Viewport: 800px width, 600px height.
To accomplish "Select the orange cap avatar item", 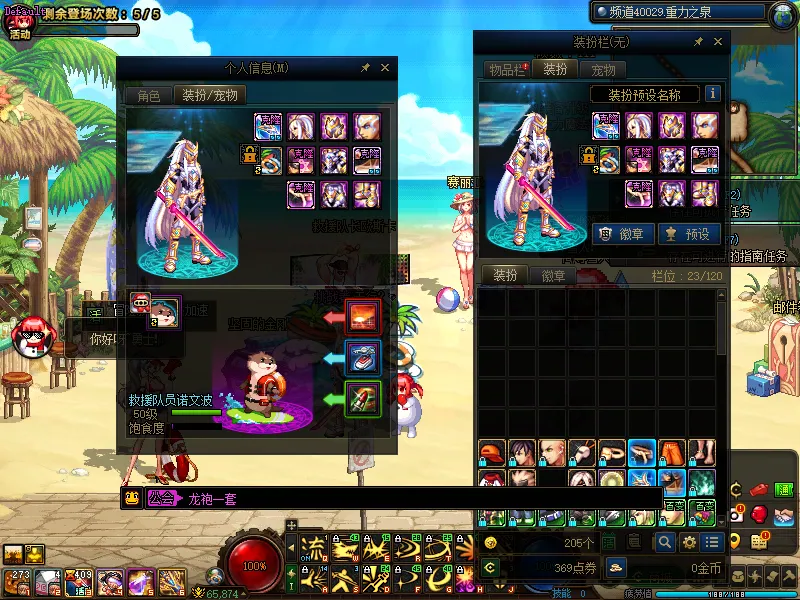I will tap(491, 453).
